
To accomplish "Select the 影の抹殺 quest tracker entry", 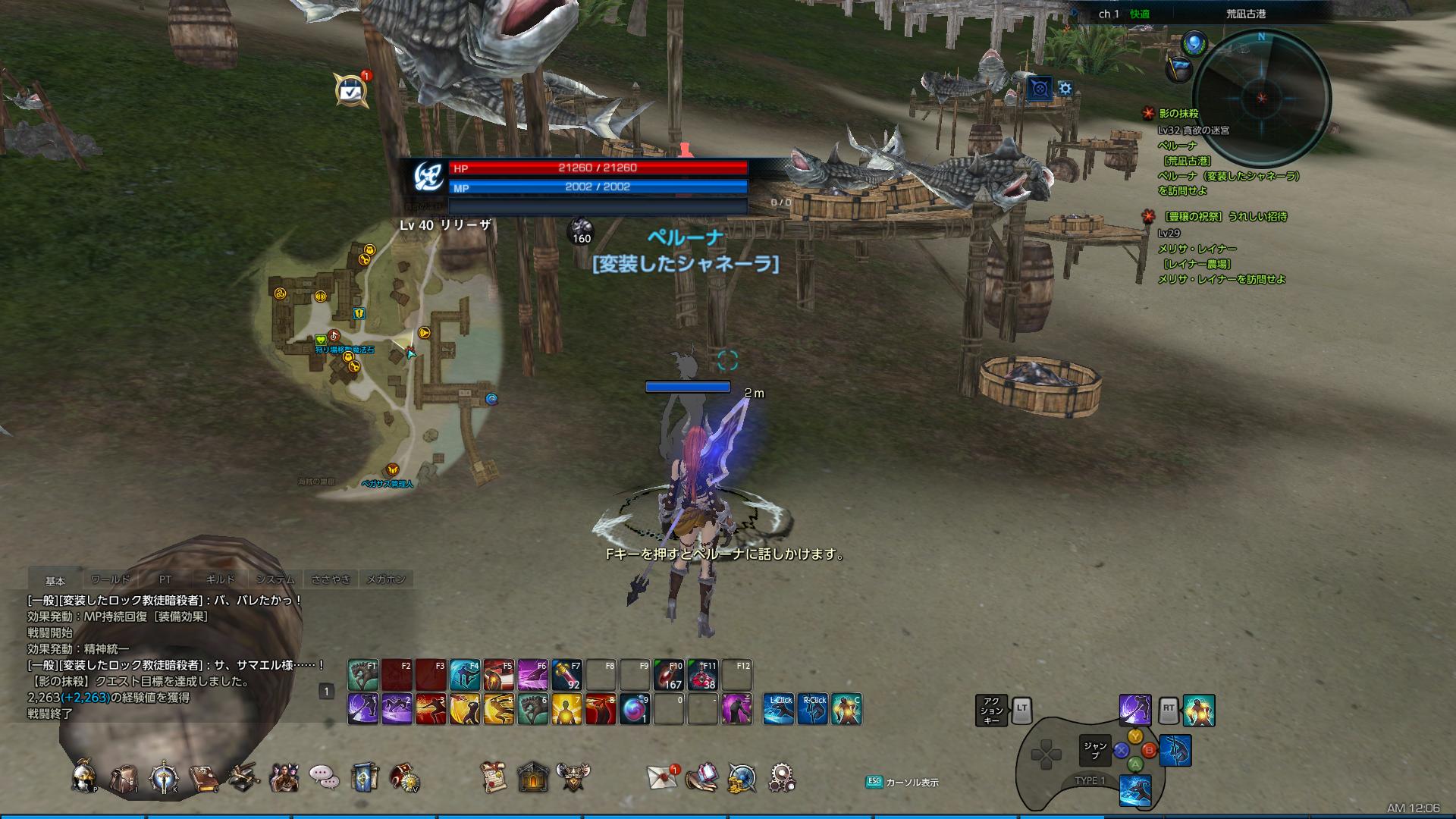I will tap(1178, 114).
